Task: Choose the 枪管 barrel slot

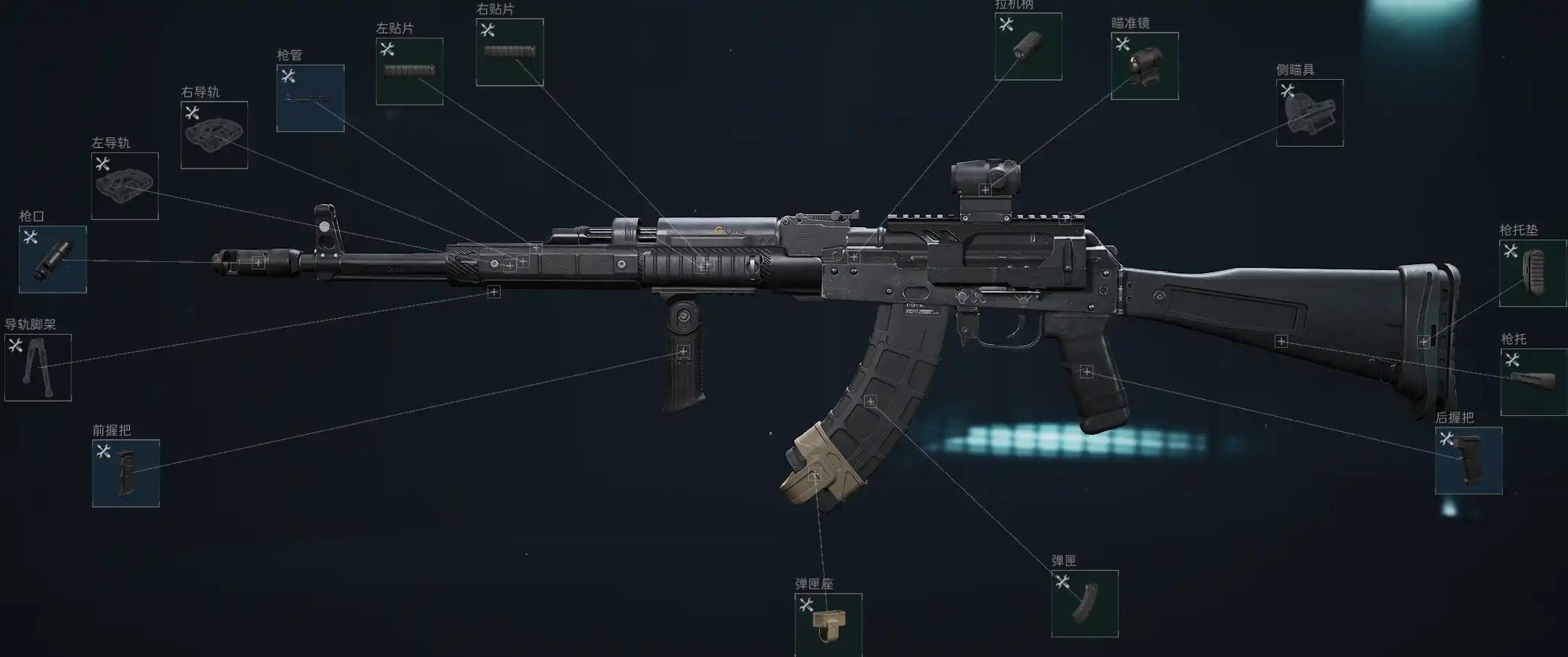Action: click(310, 98)
